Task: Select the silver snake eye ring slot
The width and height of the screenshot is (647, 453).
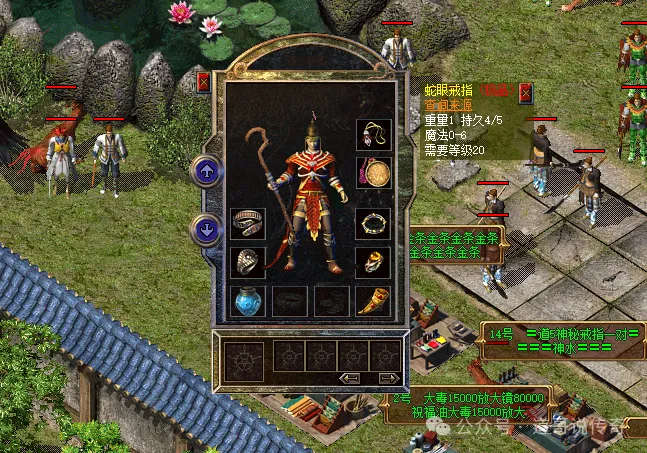Action: click(246, 262)
